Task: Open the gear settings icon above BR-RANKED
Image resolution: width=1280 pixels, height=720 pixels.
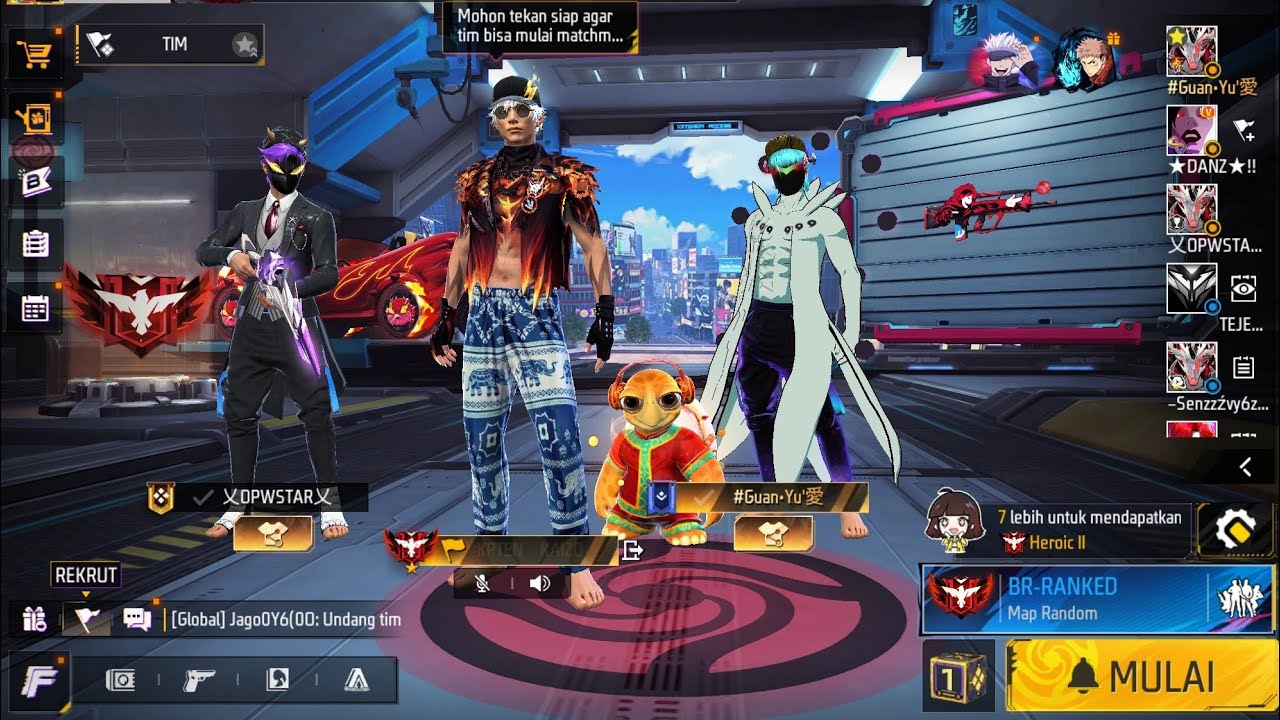Action: (1235, 529)
